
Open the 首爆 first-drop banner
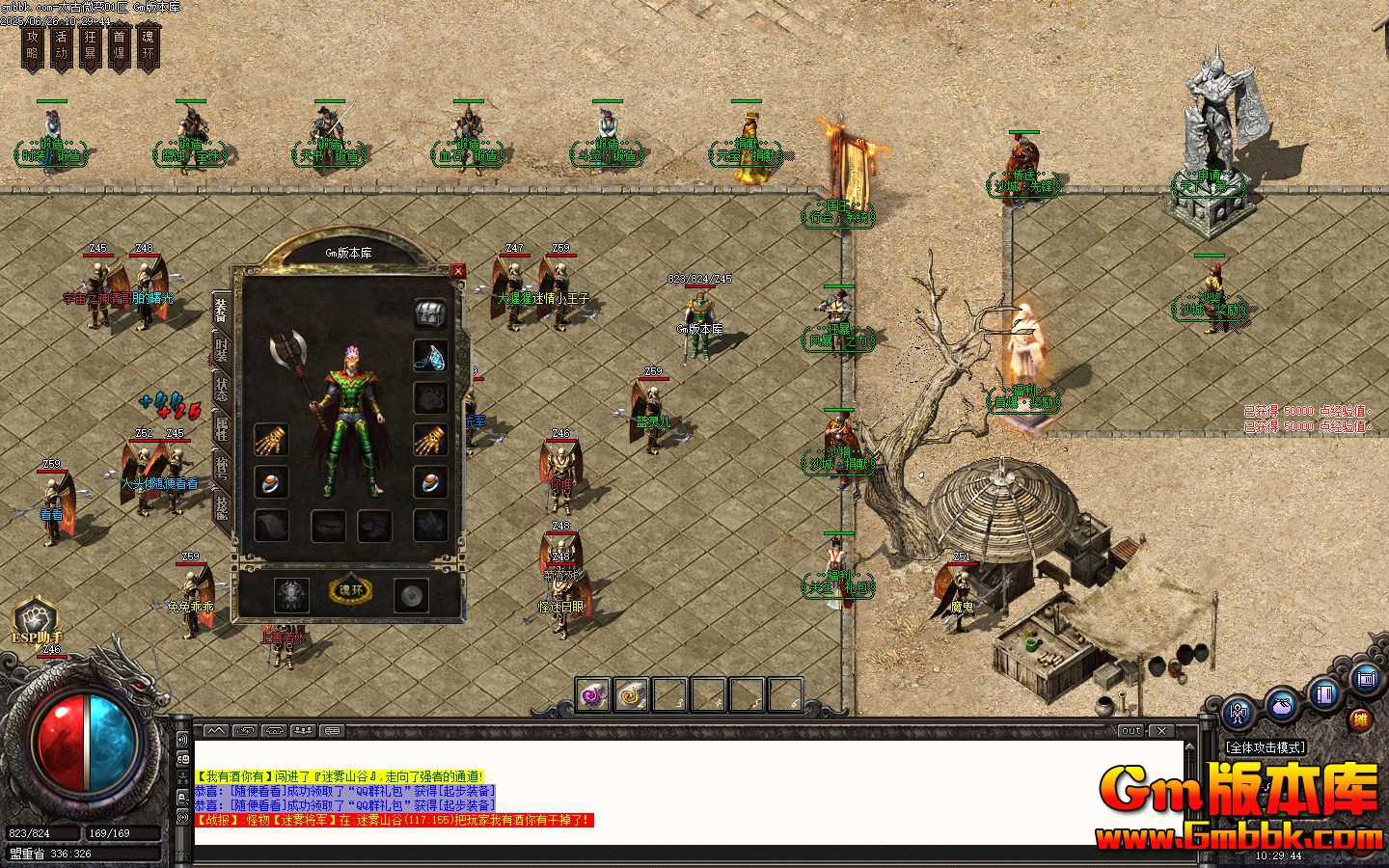pyautogui.click(x=119, y=46)
